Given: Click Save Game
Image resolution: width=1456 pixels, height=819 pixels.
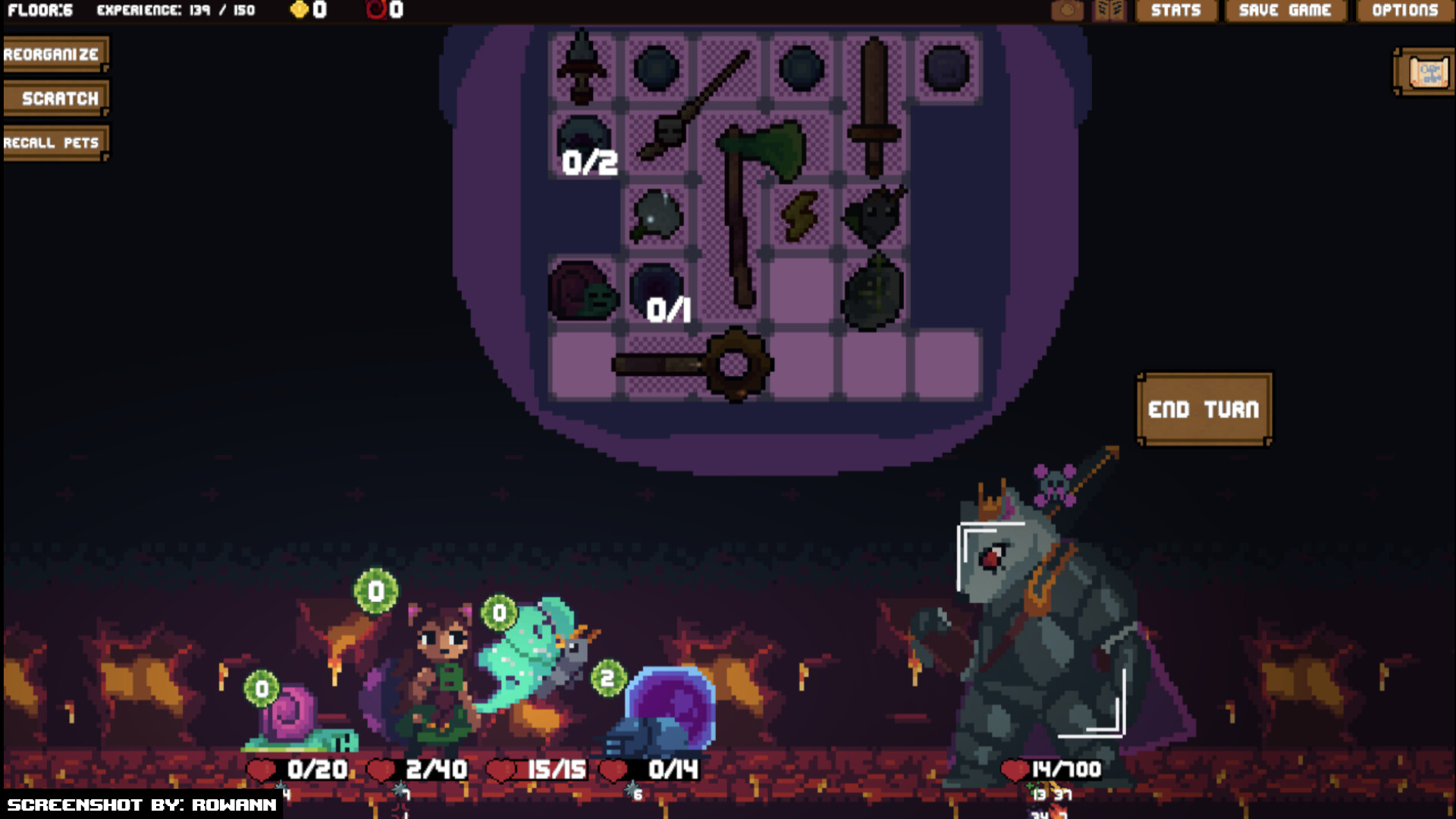Looking at the screenshot, I should [1285, 10].
